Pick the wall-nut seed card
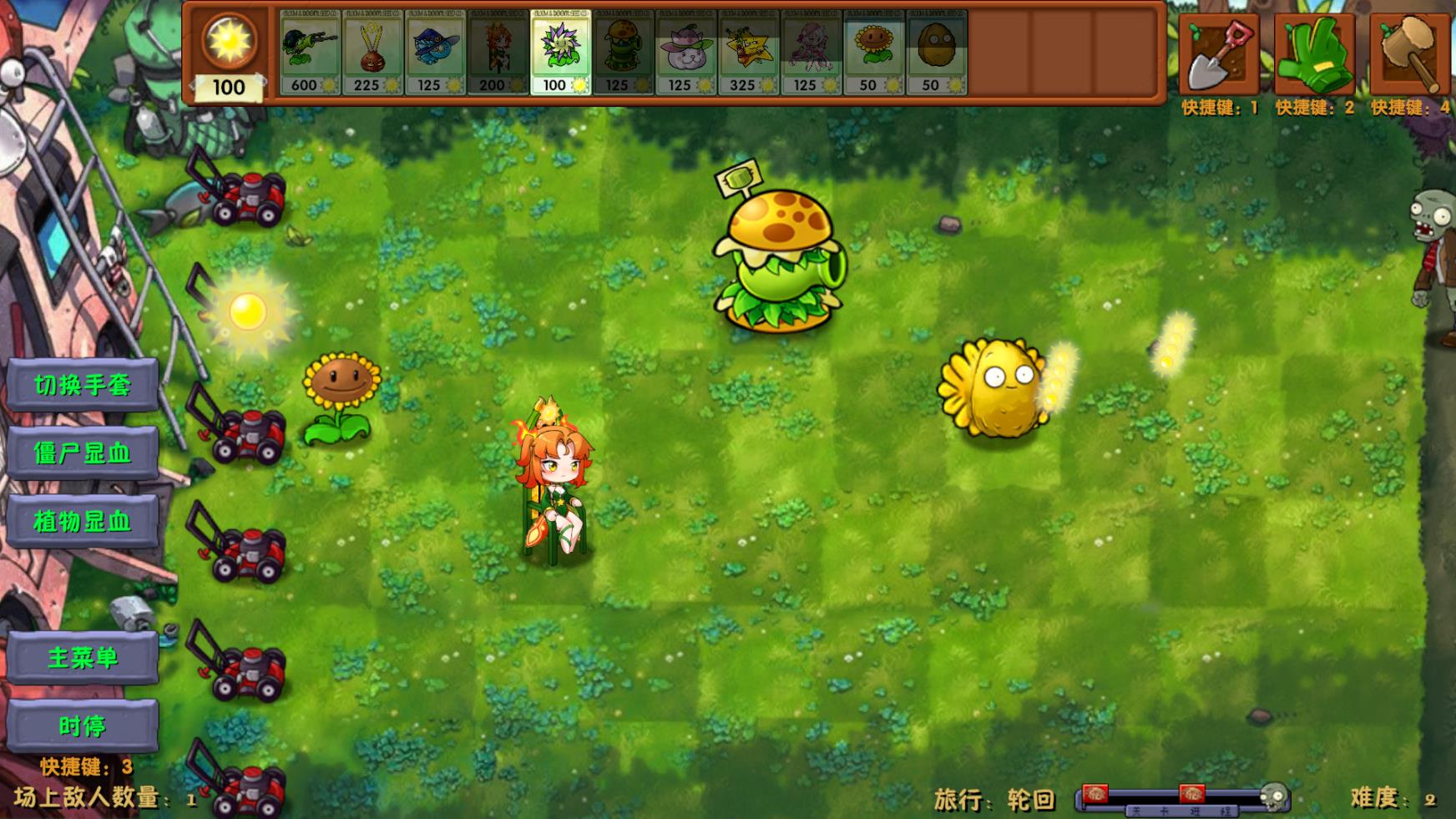 coord(936,52)
